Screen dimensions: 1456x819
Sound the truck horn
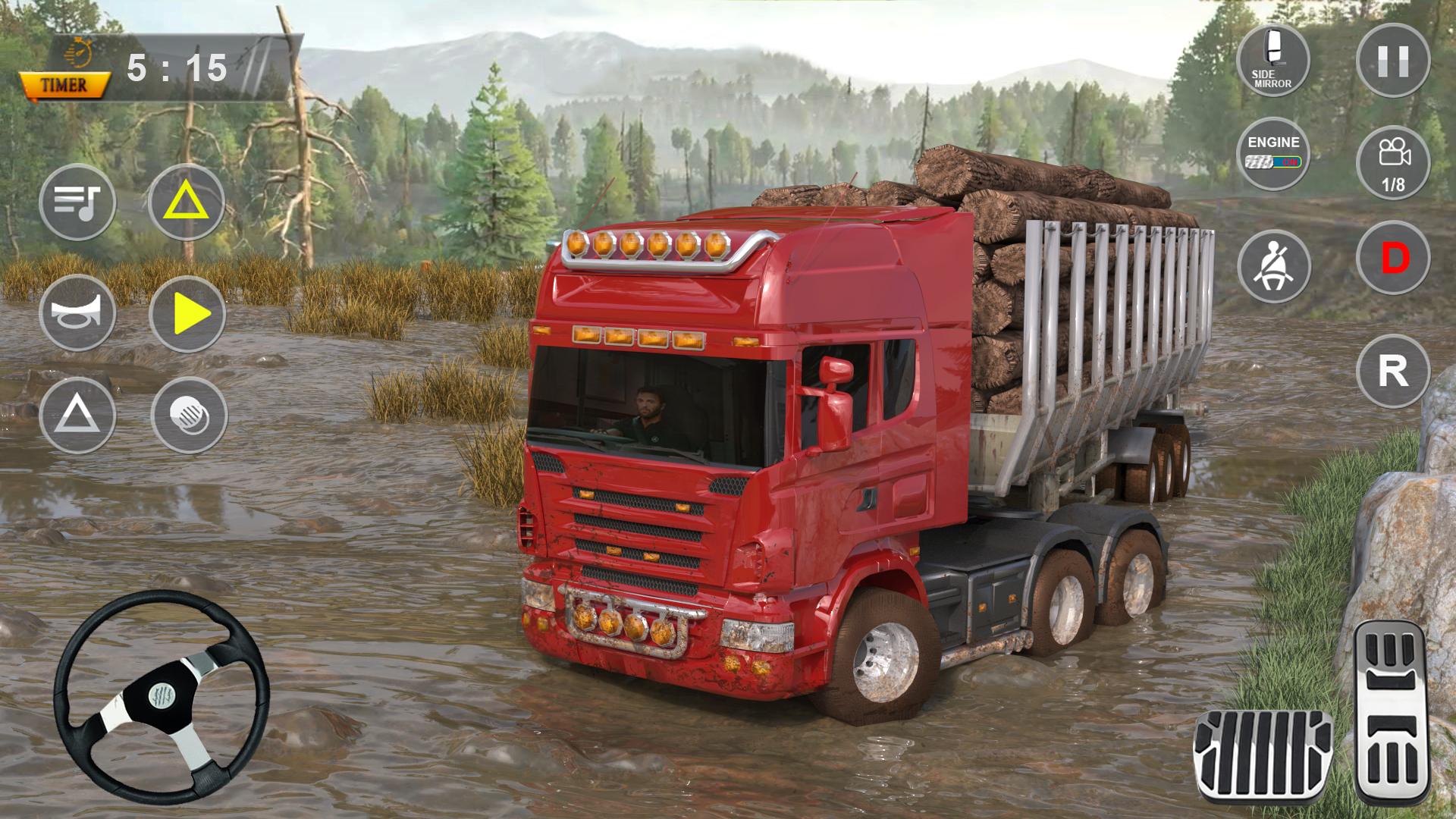(x=77, y=313)
